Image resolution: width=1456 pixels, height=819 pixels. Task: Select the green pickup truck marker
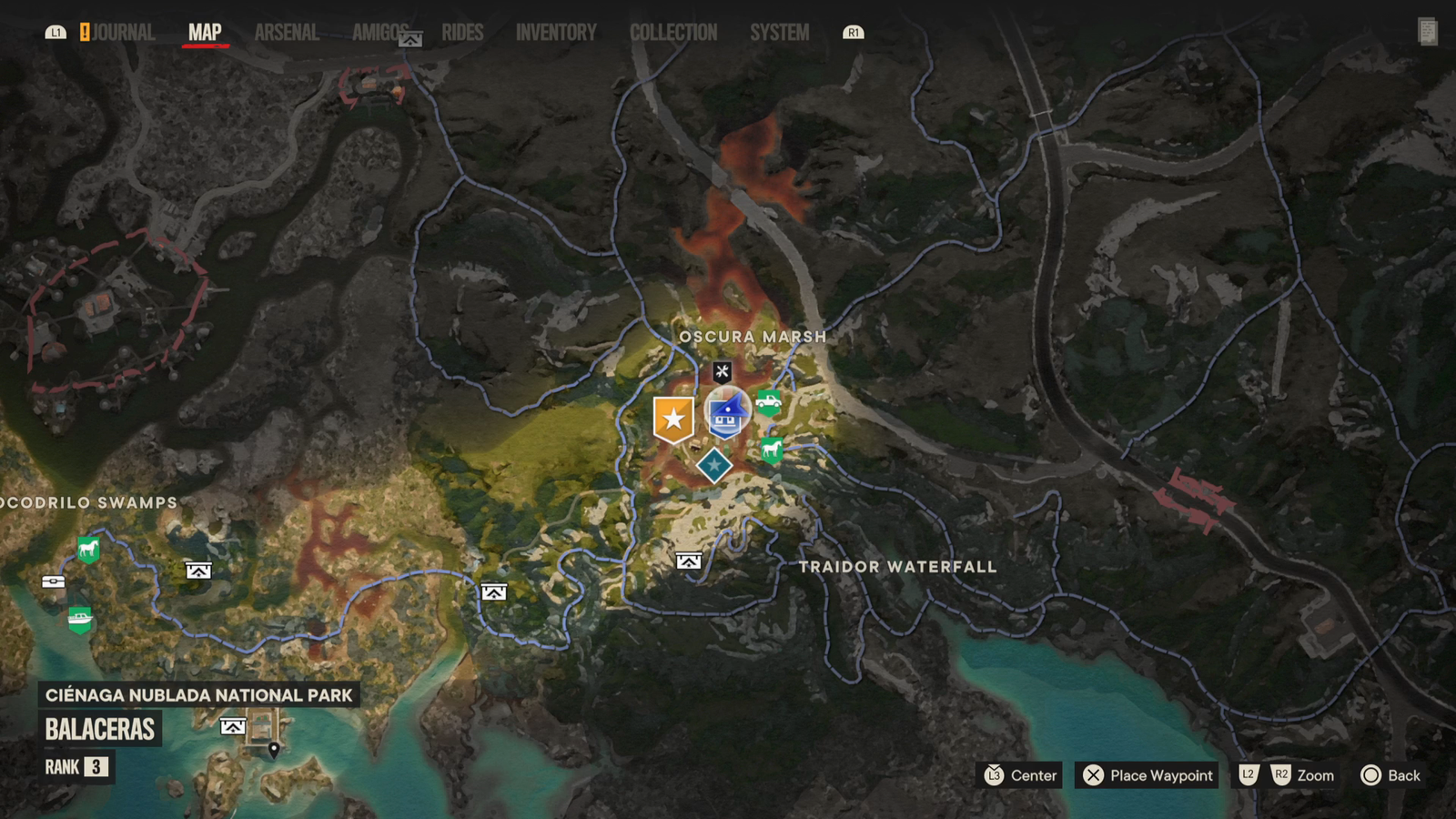(769, 401)
